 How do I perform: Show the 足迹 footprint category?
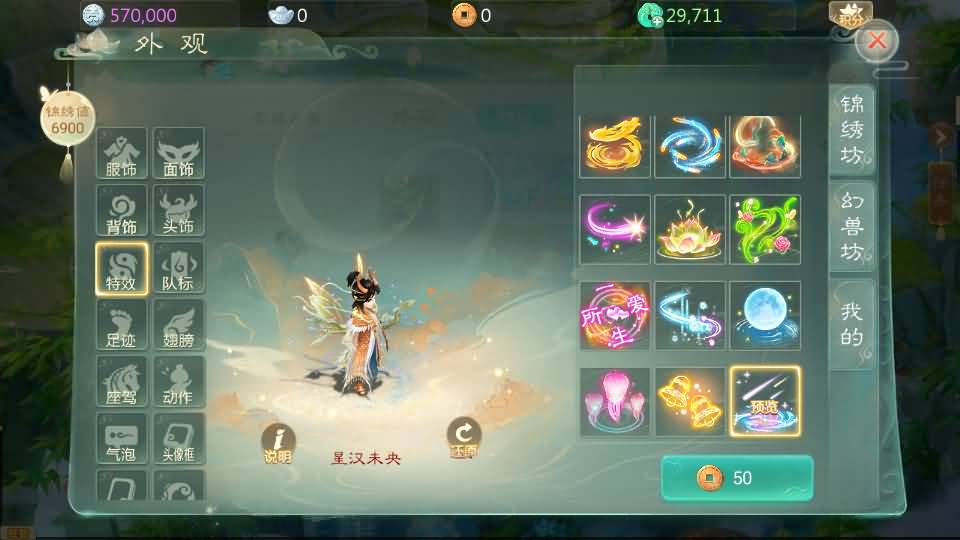click(x=121, y=325)
